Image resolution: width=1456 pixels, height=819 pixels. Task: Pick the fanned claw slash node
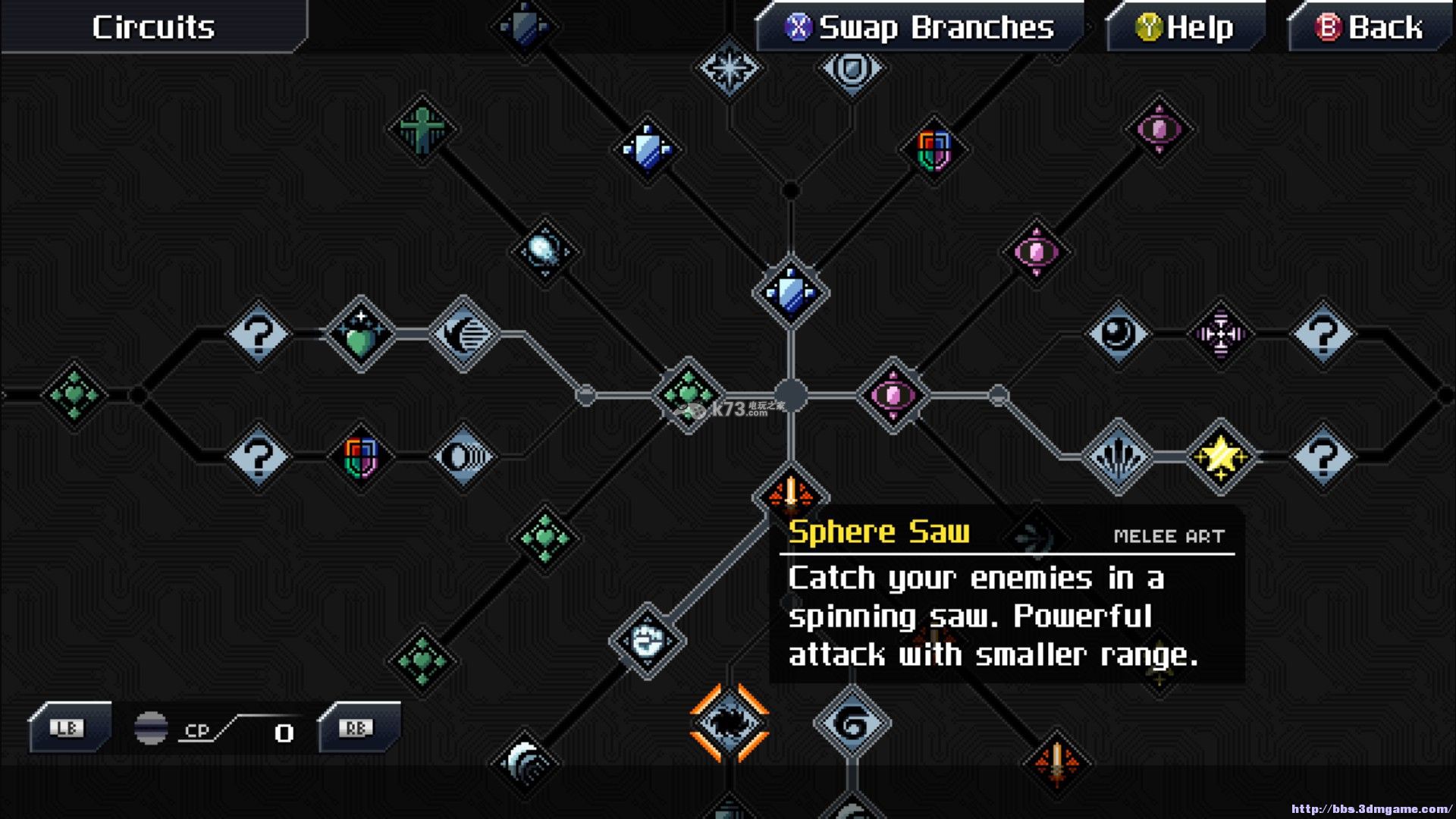click(1118, 457)
